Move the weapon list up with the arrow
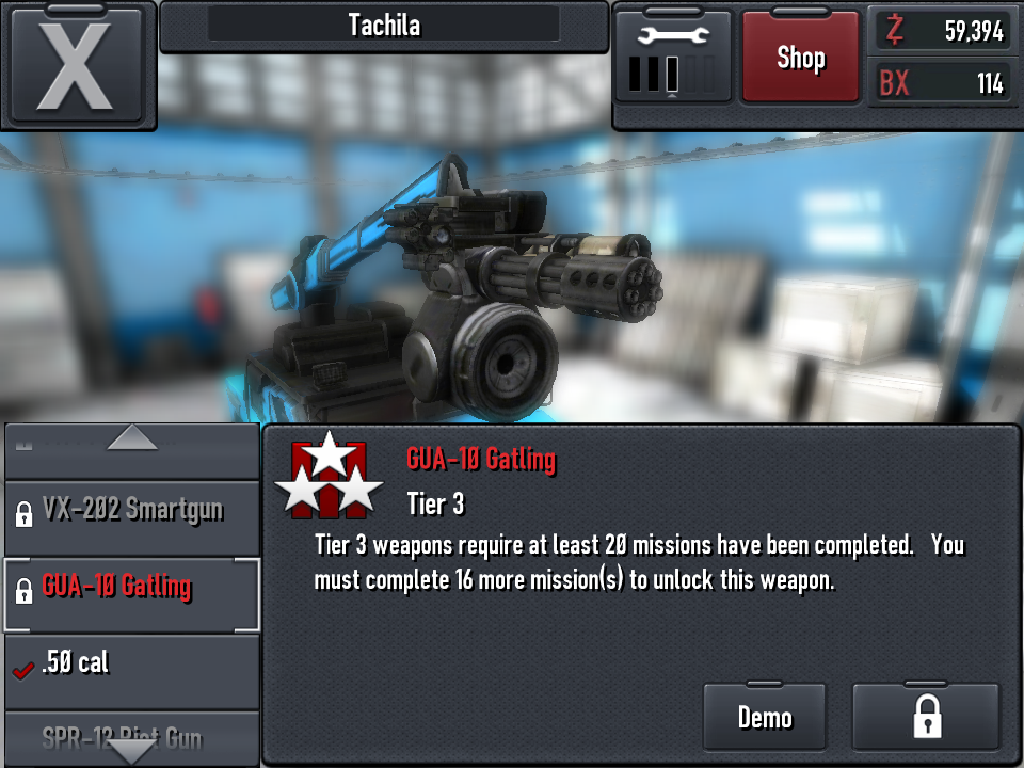Screen dimensions: 1024x768 [132, 439]
